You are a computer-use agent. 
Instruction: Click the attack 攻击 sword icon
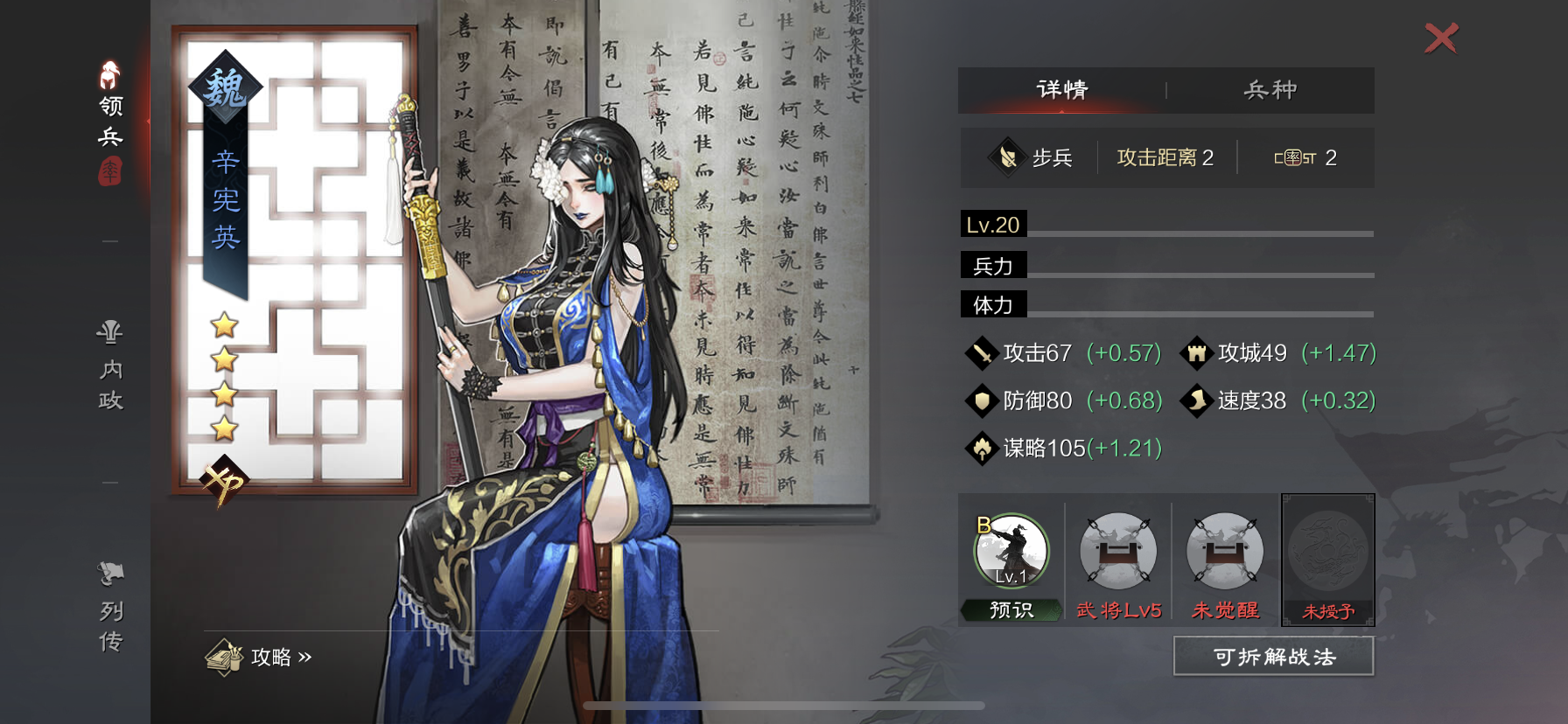tap(981, 353)
